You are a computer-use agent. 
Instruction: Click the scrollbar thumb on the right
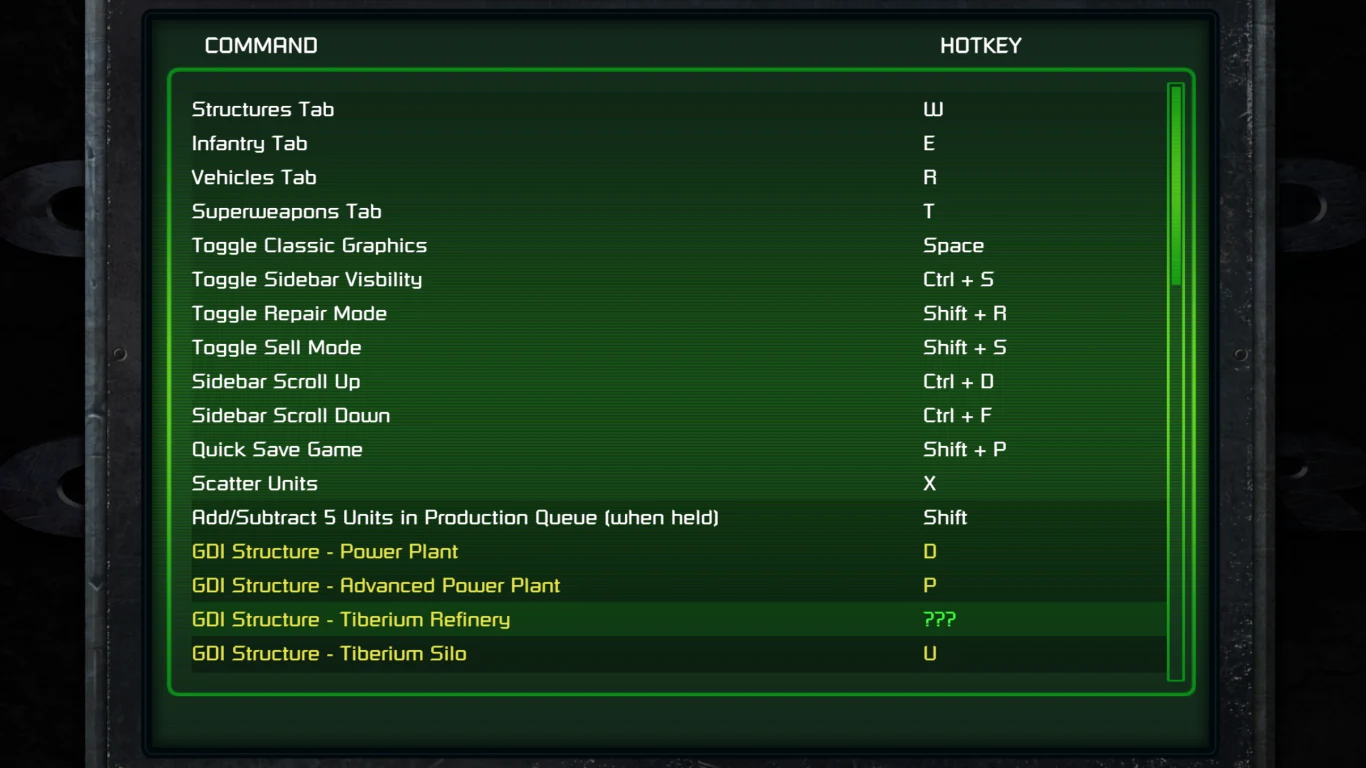(1175, 185)
